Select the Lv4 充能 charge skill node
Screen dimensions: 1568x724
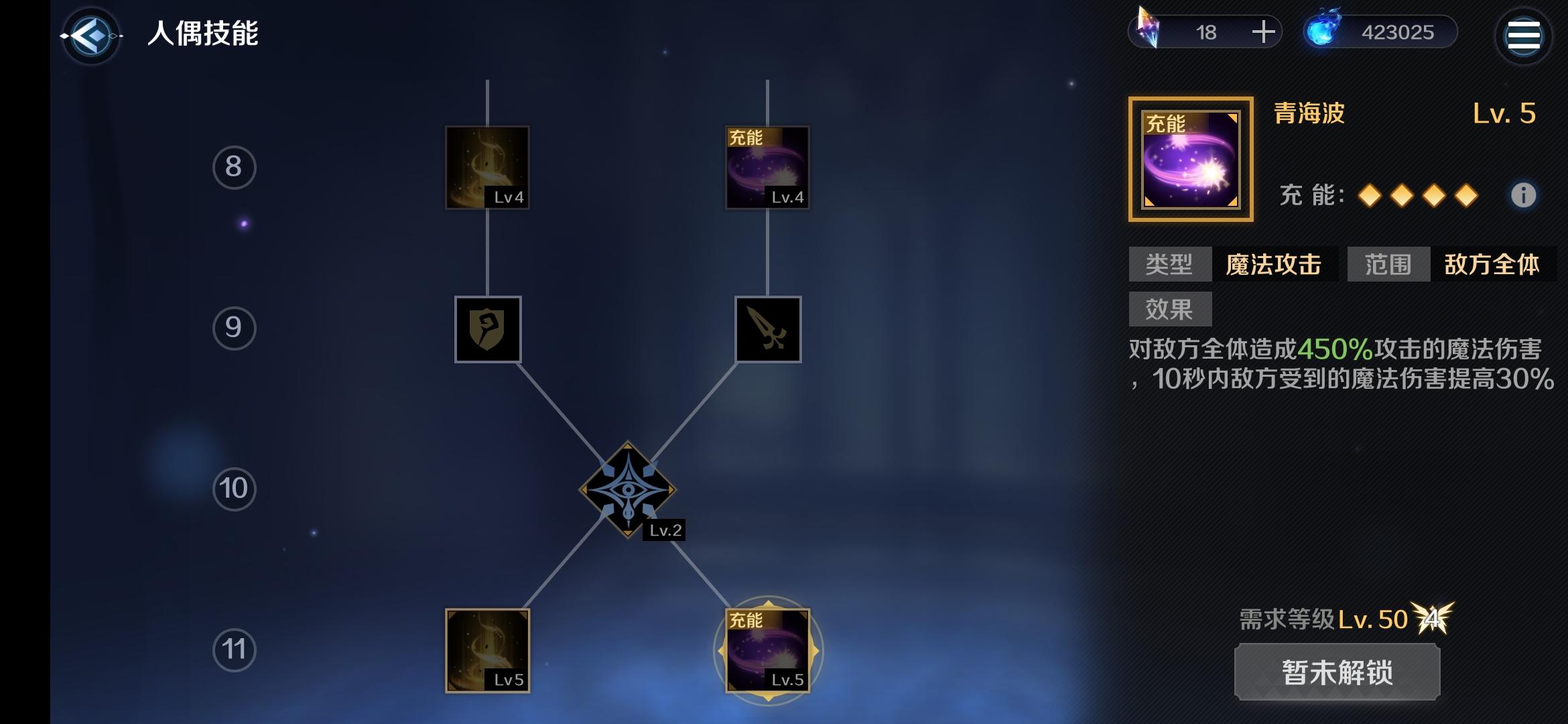click(x=766, y=168)
